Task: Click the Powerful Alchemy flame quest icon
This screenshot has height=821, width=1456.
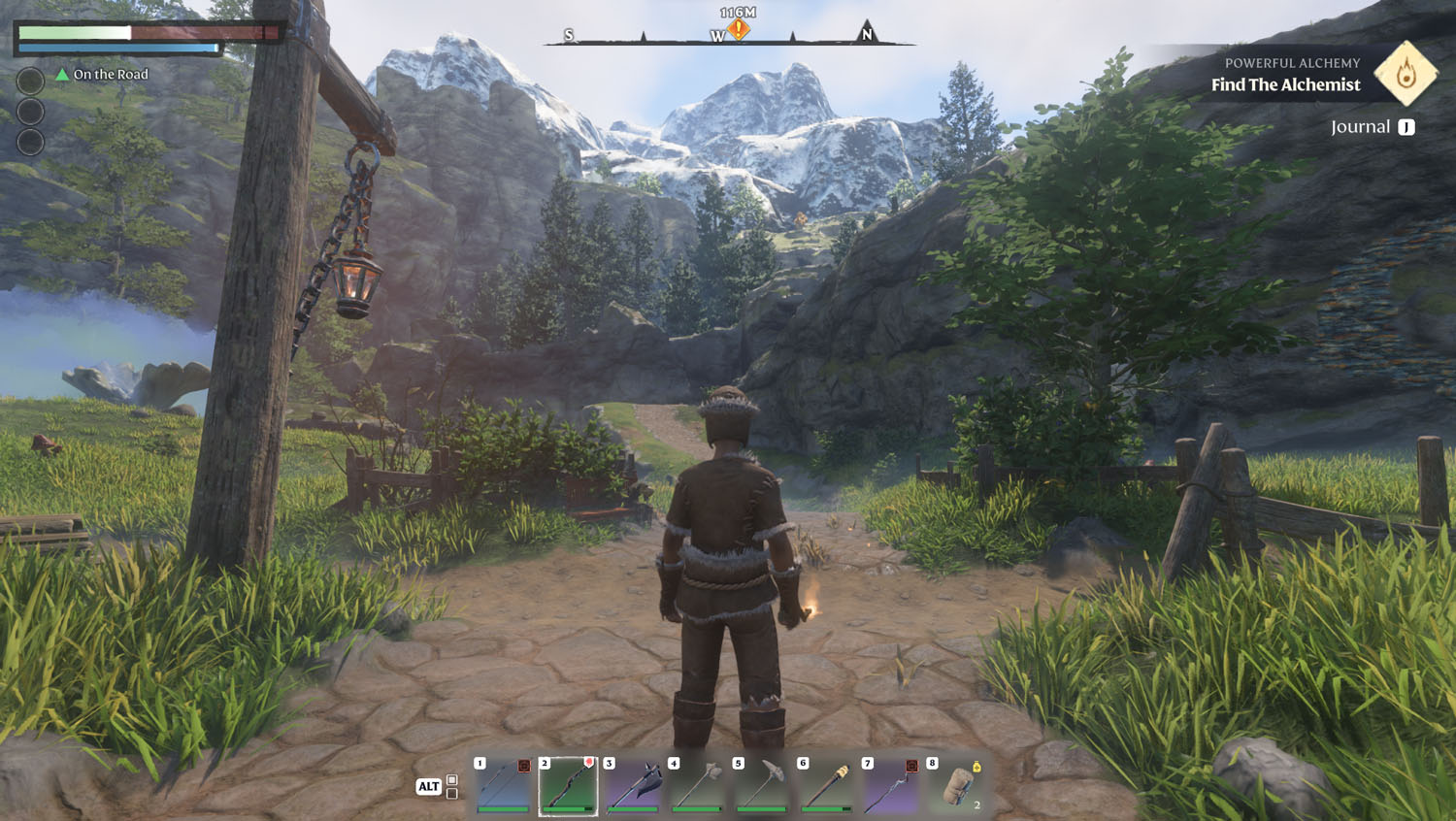Action: click(x=1406, y=73)
